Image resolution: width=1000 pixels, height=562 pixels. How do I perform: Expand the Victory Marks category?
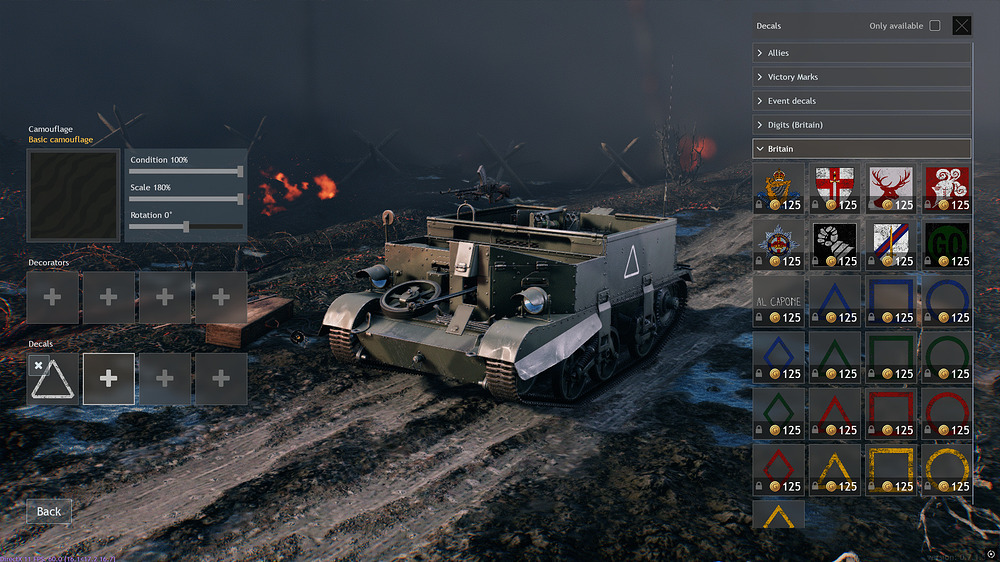click(x=861, y=77)
